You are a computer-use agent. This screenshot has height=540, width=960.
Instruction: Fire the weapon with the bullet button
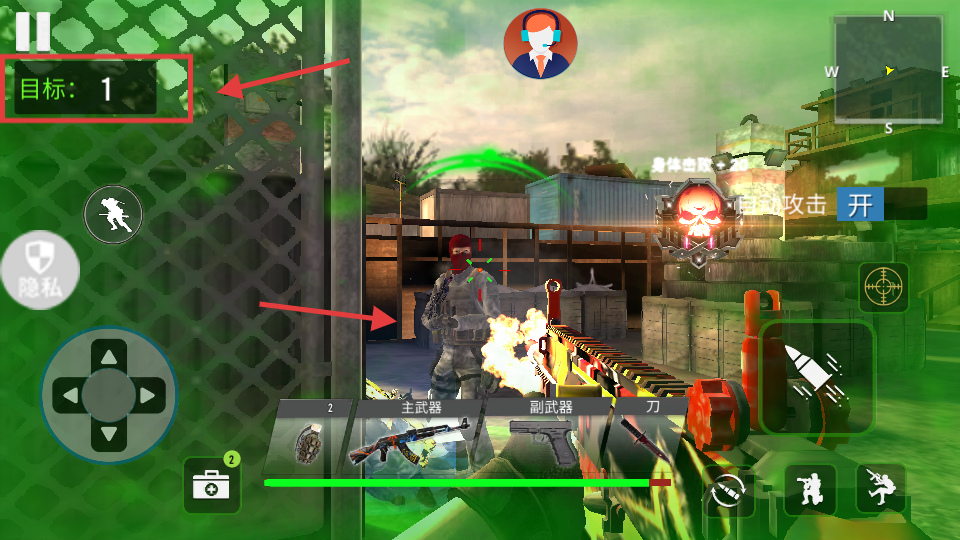(x=817, y=376)
